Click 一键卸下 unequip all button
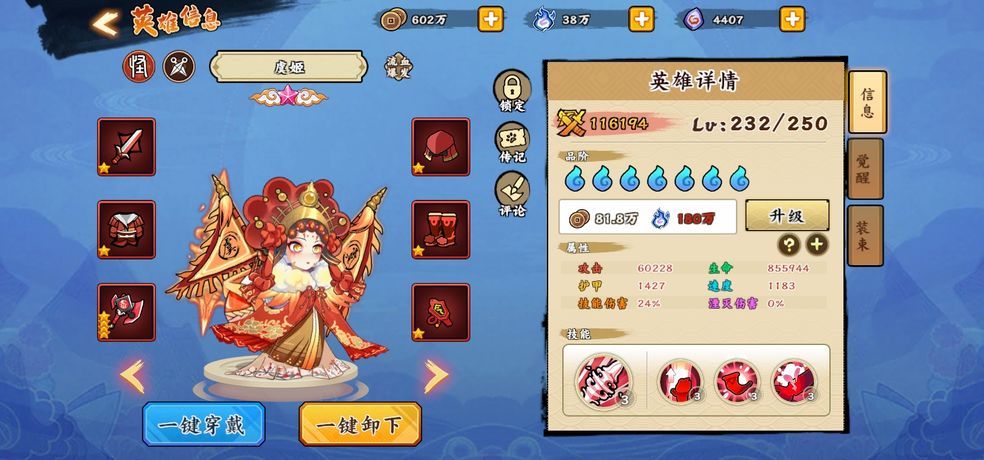 (360, 424)
